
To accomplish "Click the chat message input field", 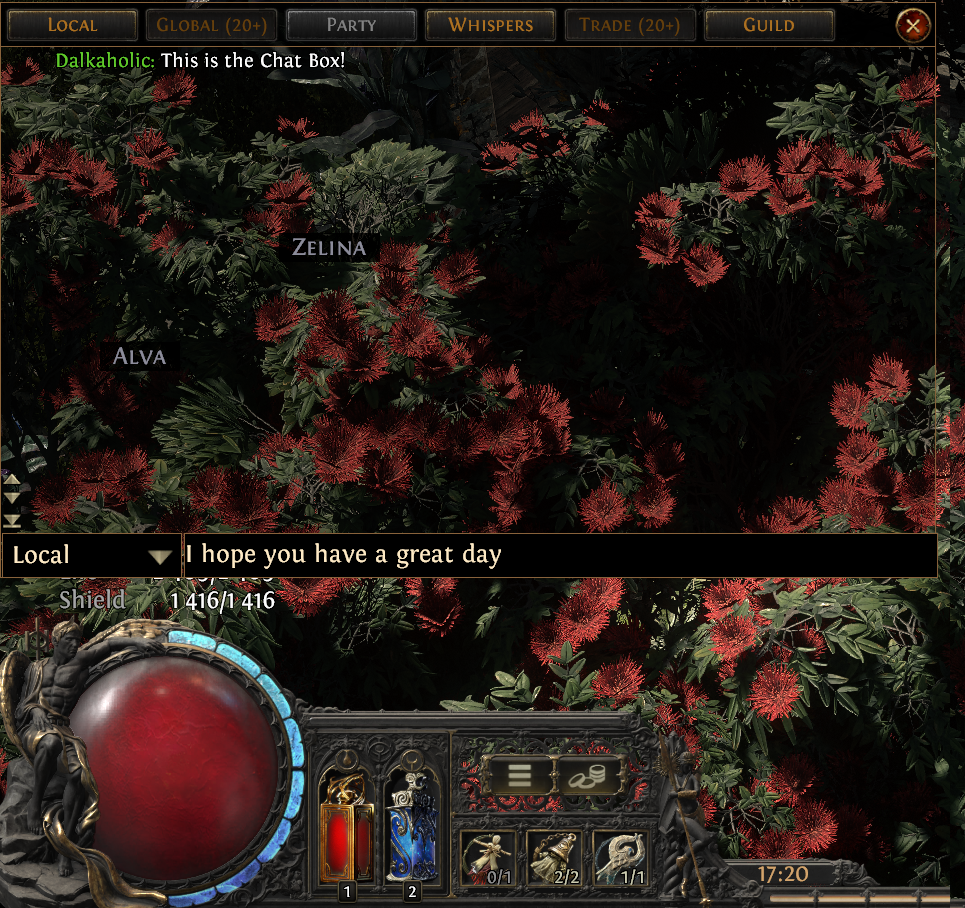I will click(x=560, y=555).
